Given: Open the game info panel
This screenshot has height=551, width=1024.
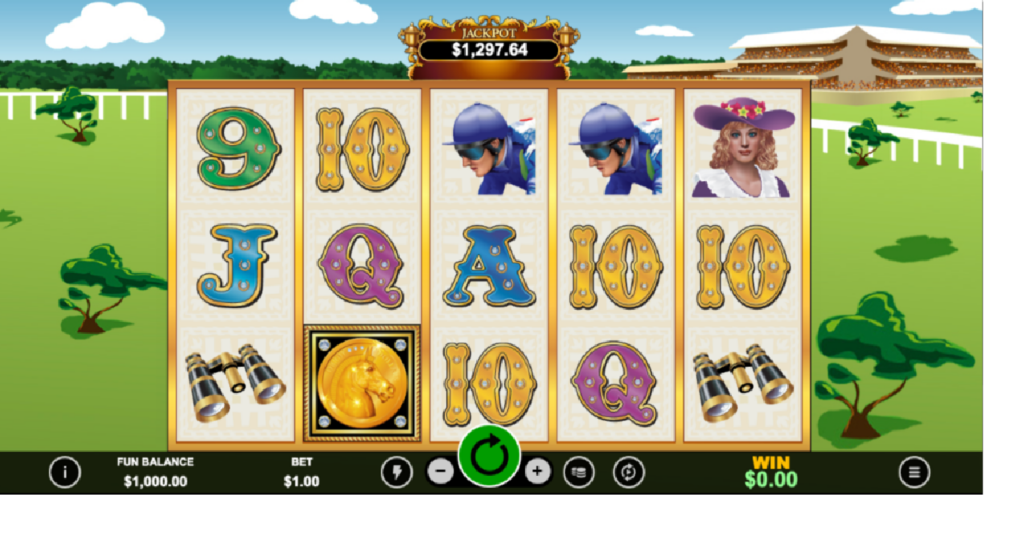Looking at the screenshot, I should point(65,471).
